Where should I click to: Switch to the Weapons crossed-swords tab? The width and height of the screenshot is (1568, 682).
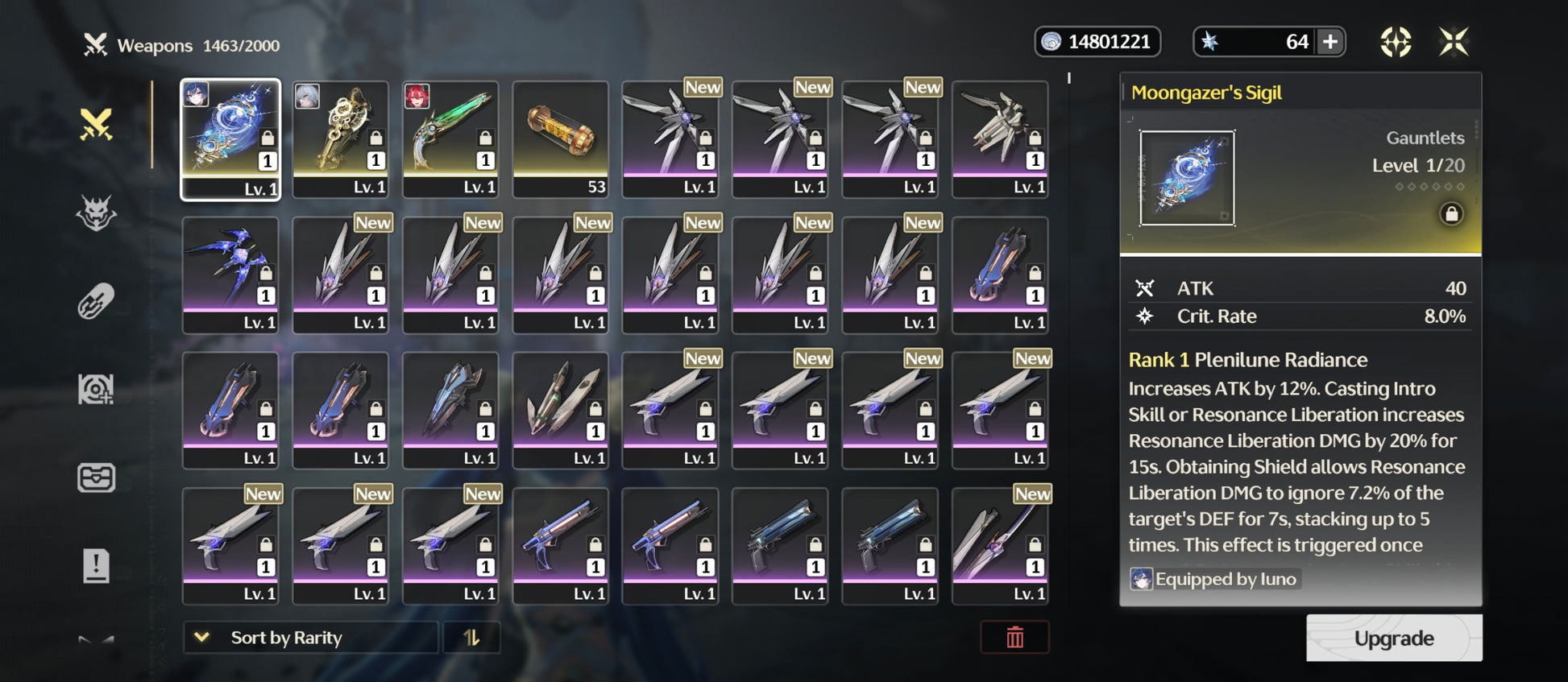96,125
